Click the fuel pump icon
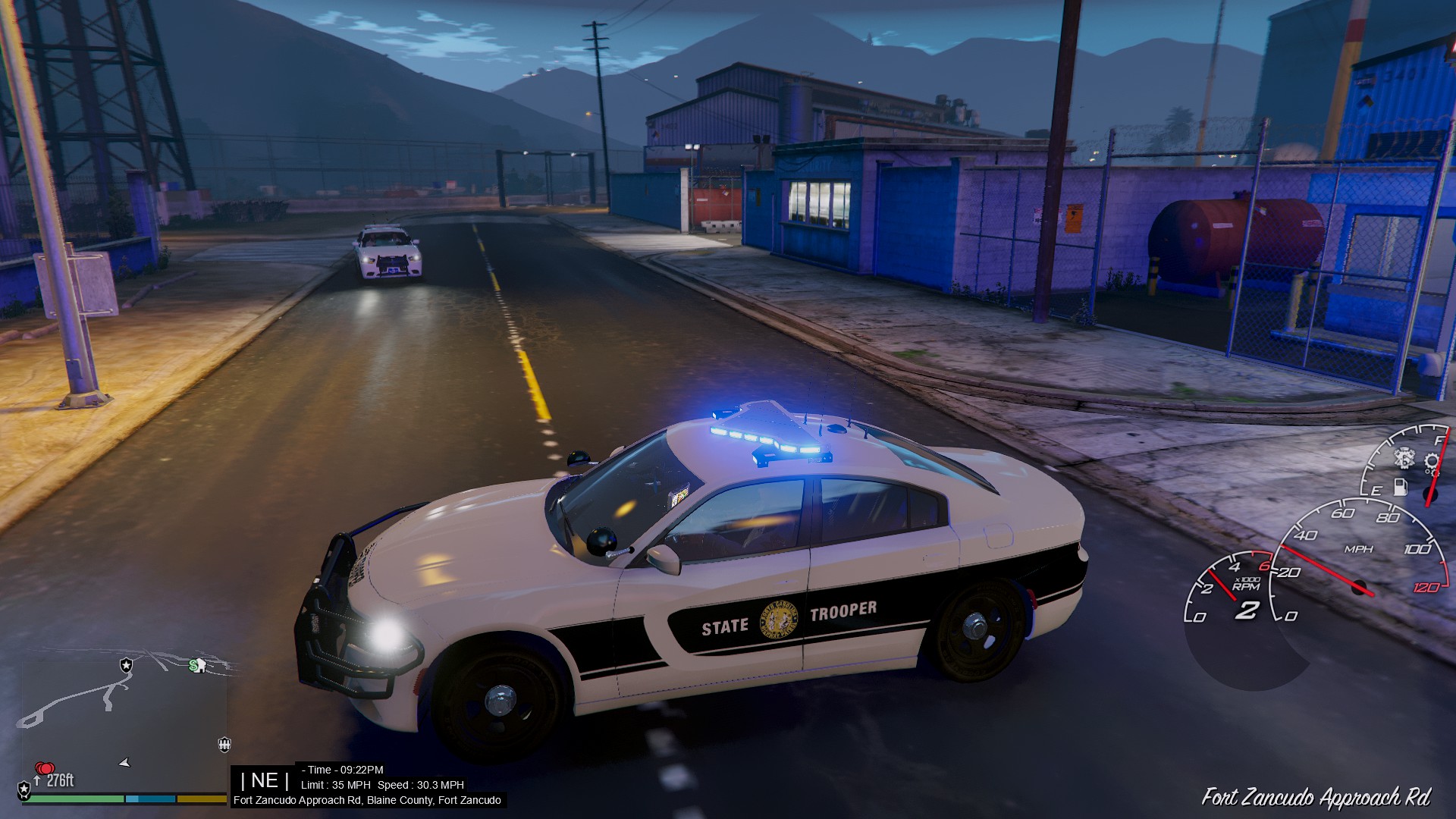The height and width of the screenshot is (819, 1456). (1401, 487)
